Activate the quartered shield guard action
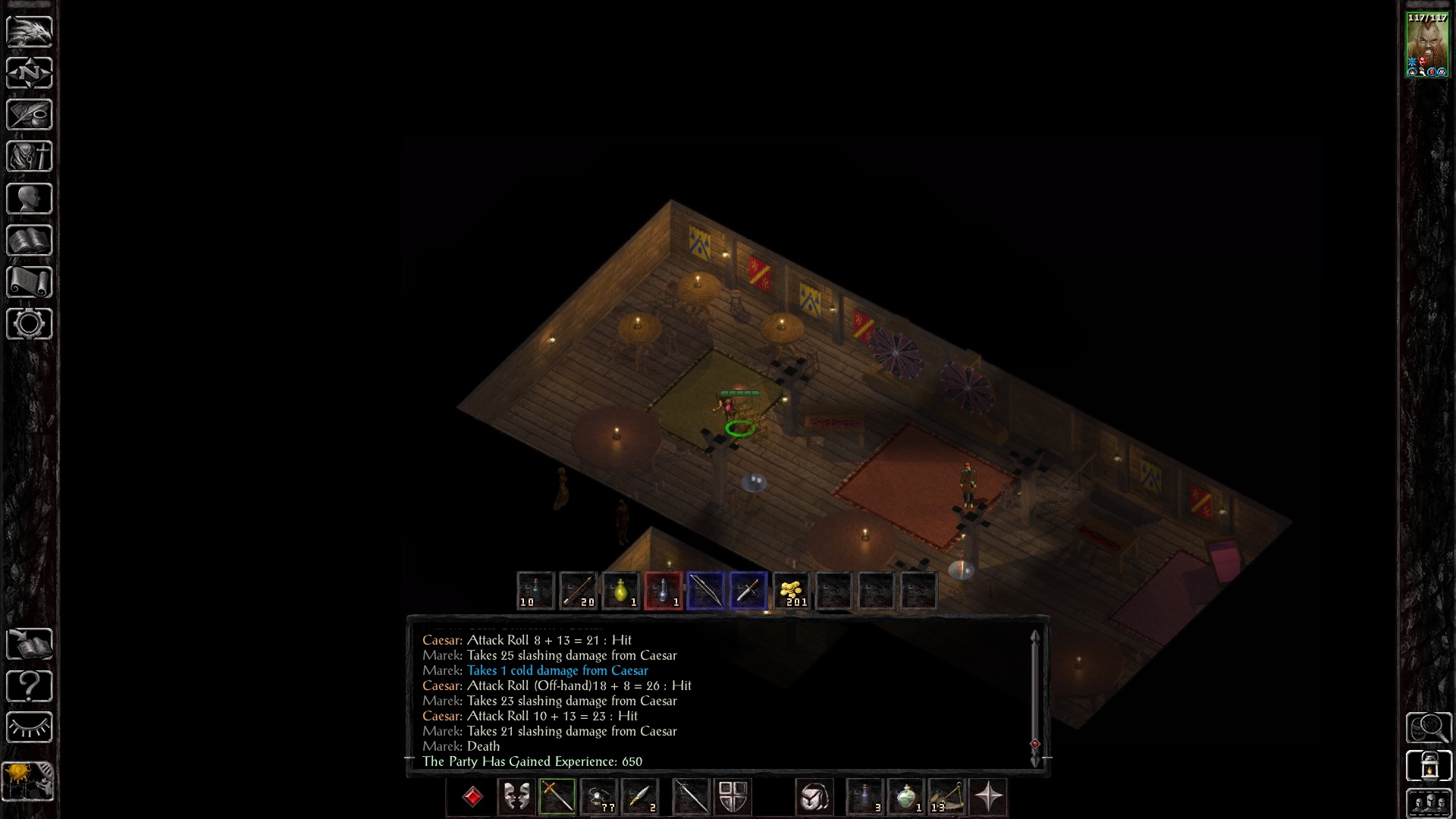The height and width of the screenshot is (819, 1456). pyautogui.click(x=733, y=797)
